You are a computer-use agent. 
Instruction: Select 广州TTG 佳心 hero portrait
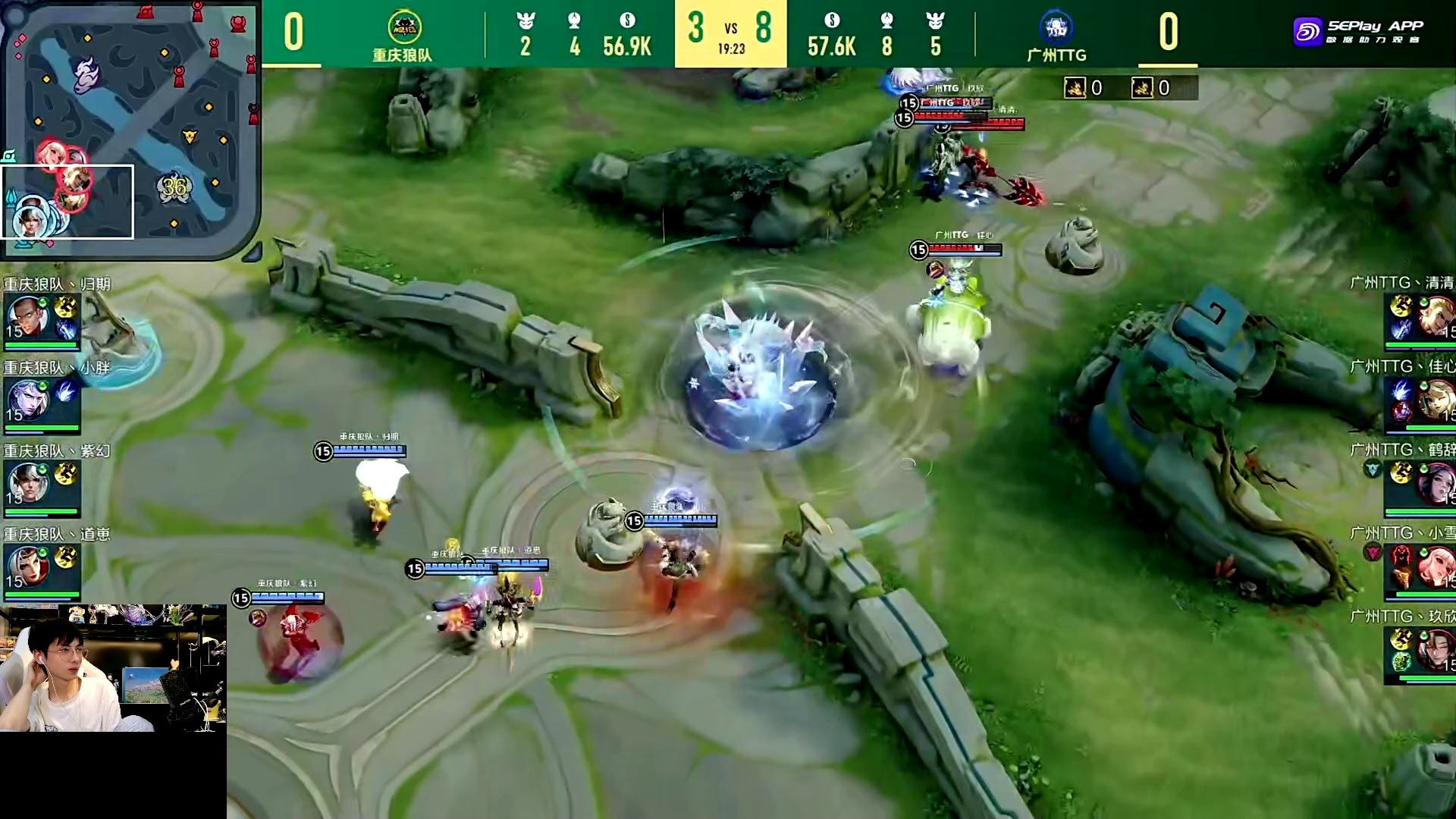[1435, 400]
